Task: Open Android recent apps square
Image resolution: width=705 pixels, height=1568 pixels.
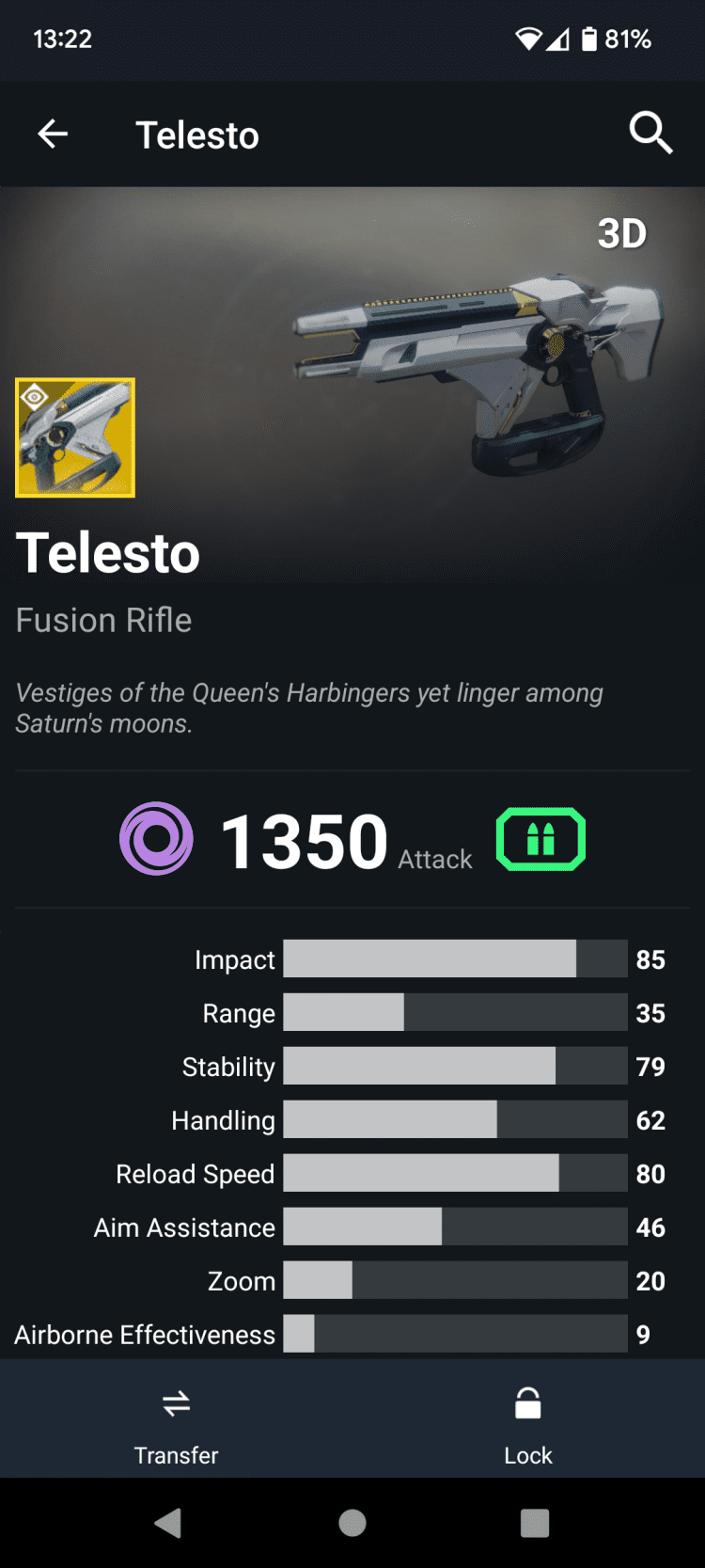Action: tap(535, 1523)
